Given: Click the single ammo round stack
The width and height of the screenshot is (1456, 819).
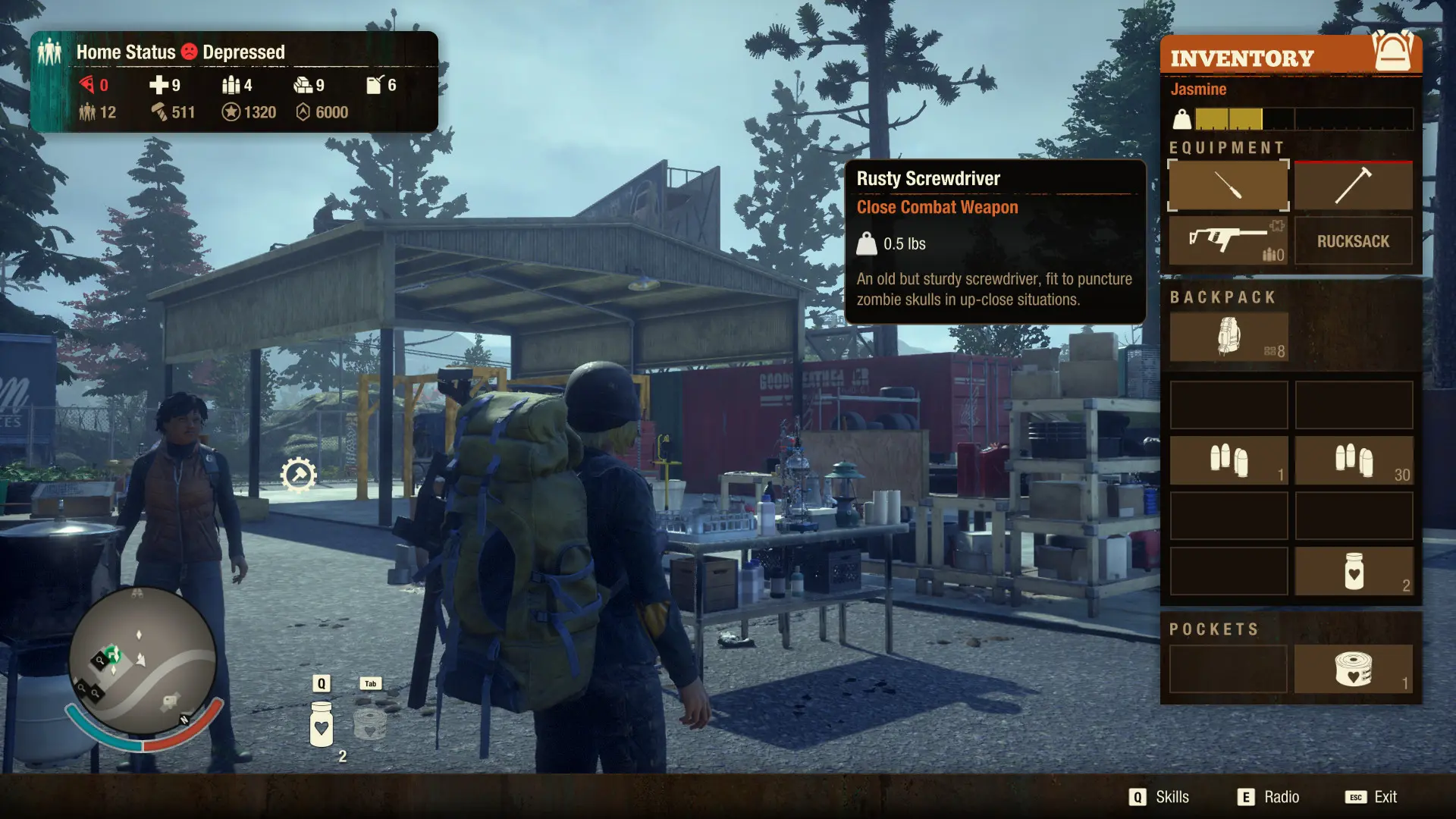Looking at the screenshot, I should (1228, 460).
